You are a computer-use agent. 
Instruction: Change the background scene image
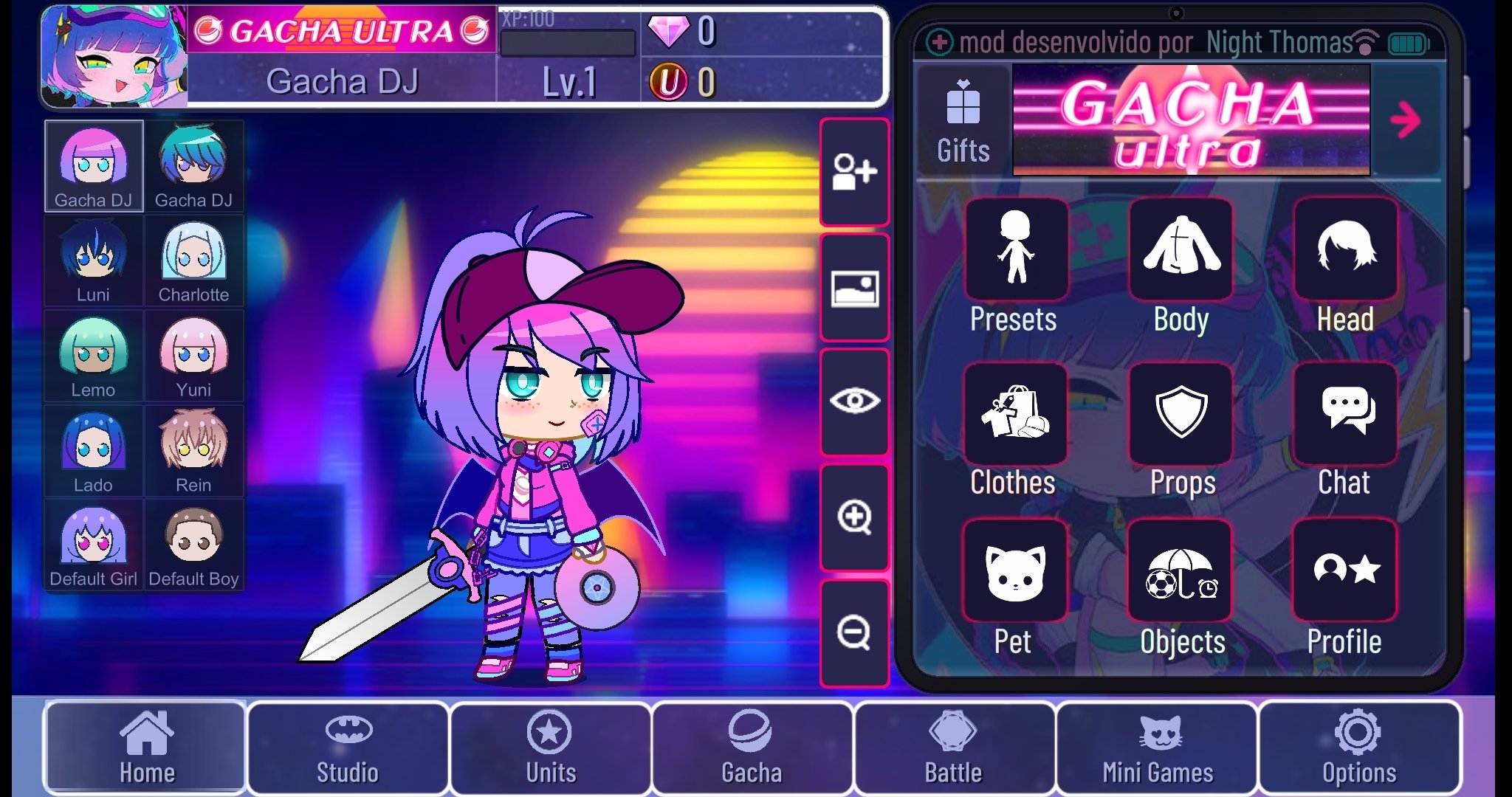[854, 288]
